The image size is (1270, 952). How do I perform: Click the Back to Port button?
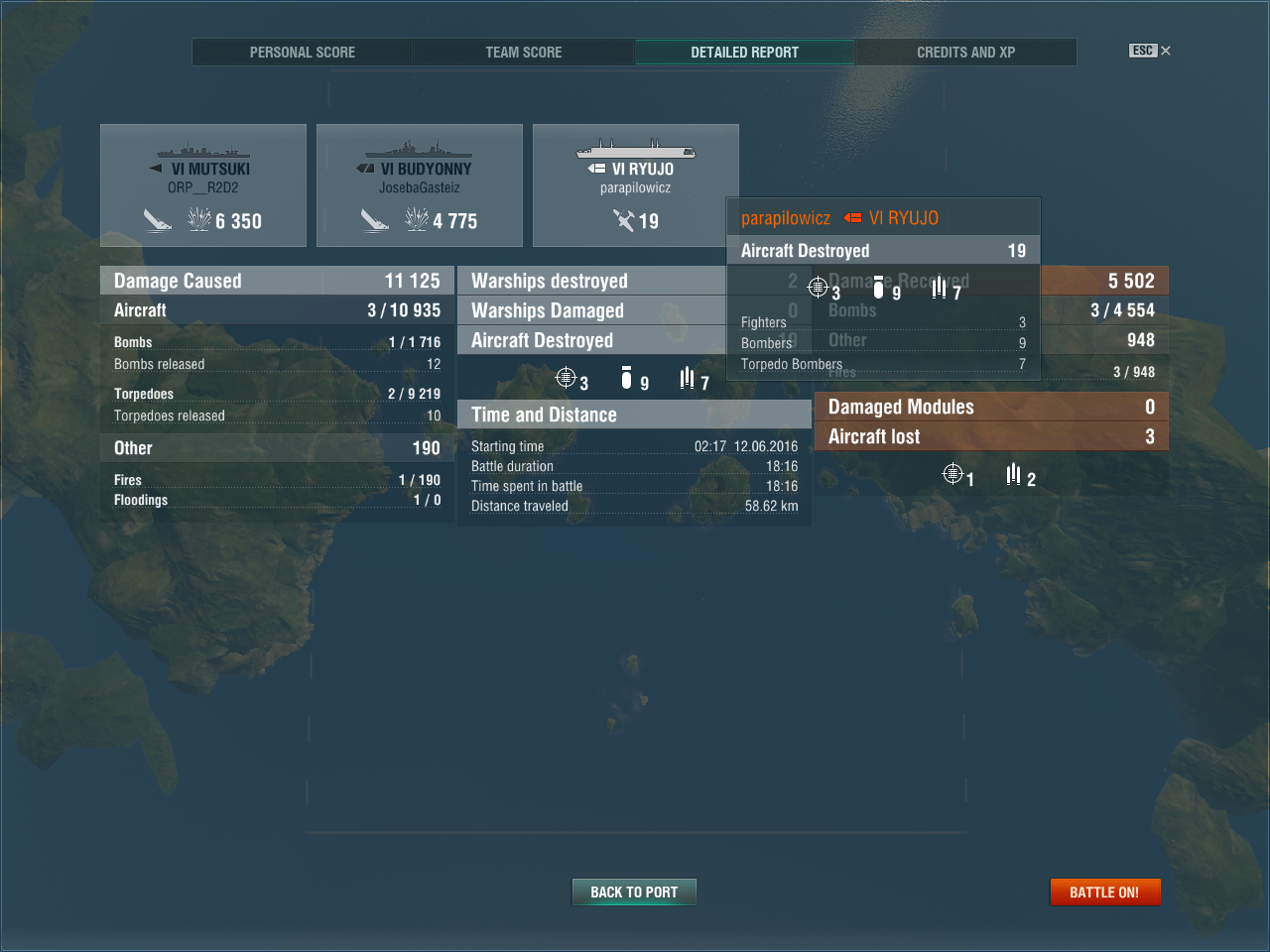click(634, 892)
